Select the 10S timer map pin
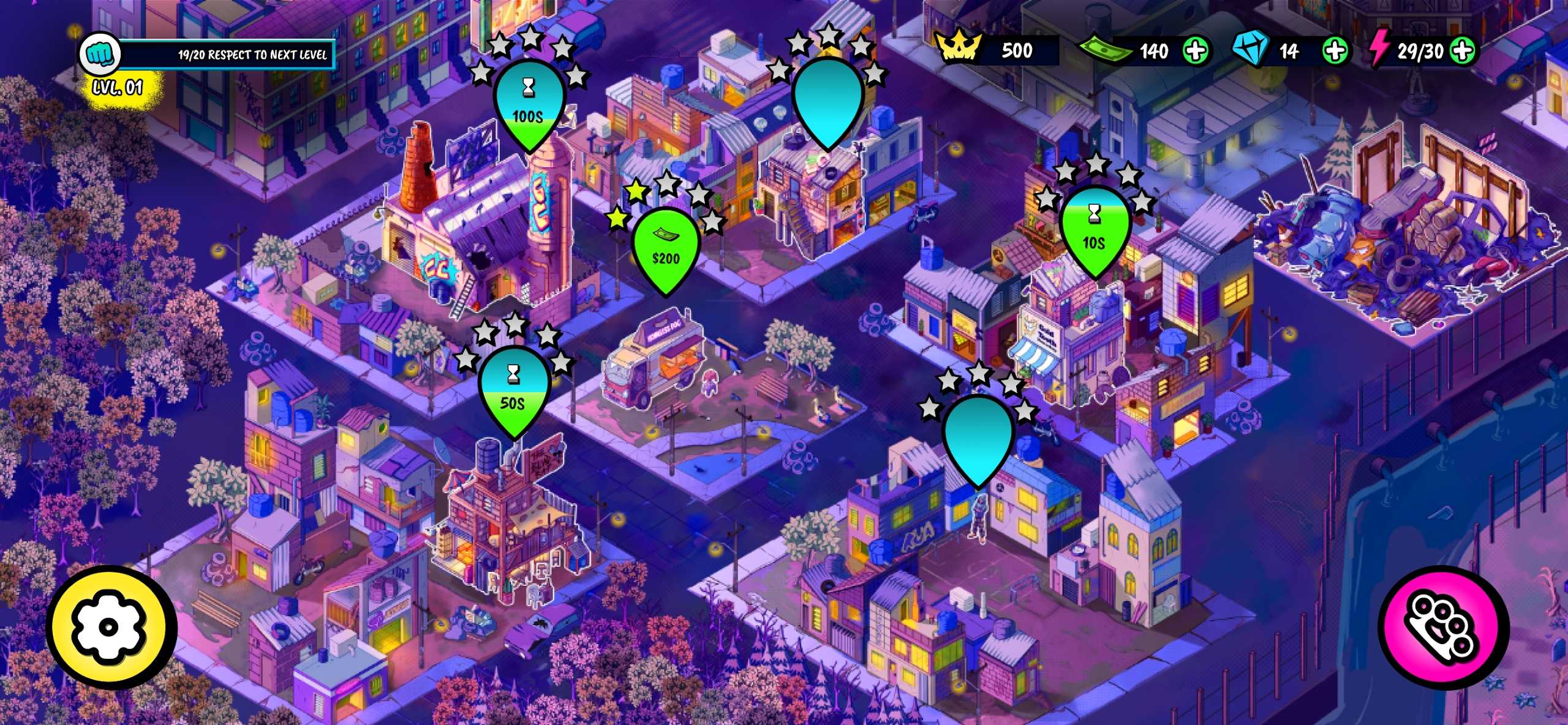This screenshot has height=725, width=1568. (x=1094, y=232)
